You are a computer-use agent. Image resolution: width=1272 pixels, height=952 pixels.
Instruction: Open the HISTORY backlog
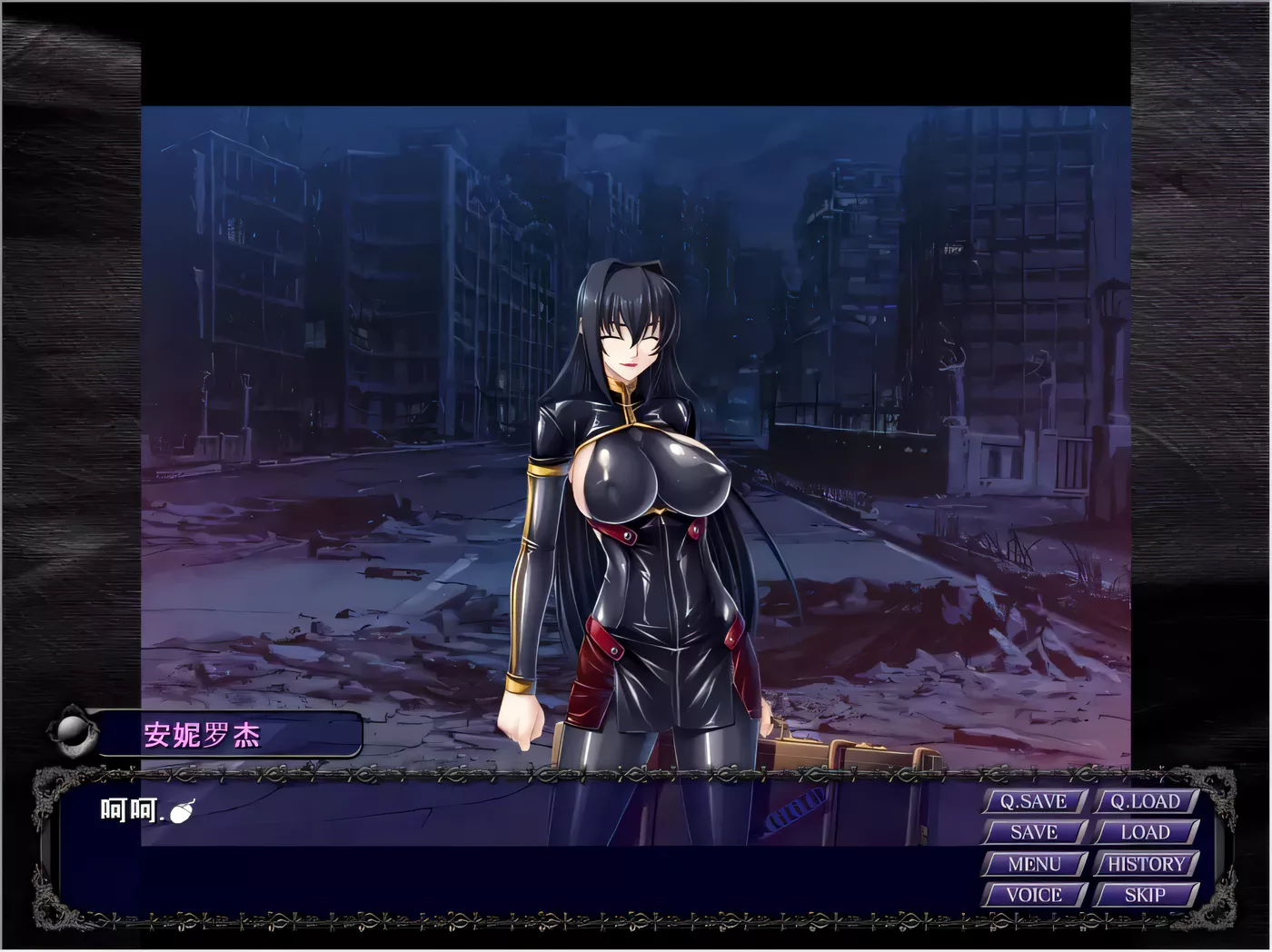click(x=1144, y=864)
